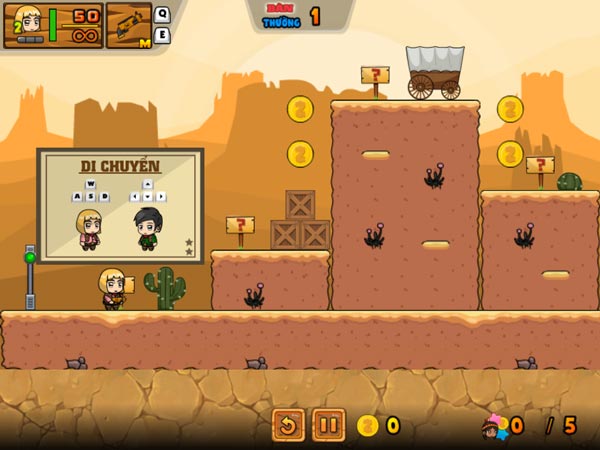600x450 pixels.
Task: Pause the game
Action: click(x=328, y=425)
